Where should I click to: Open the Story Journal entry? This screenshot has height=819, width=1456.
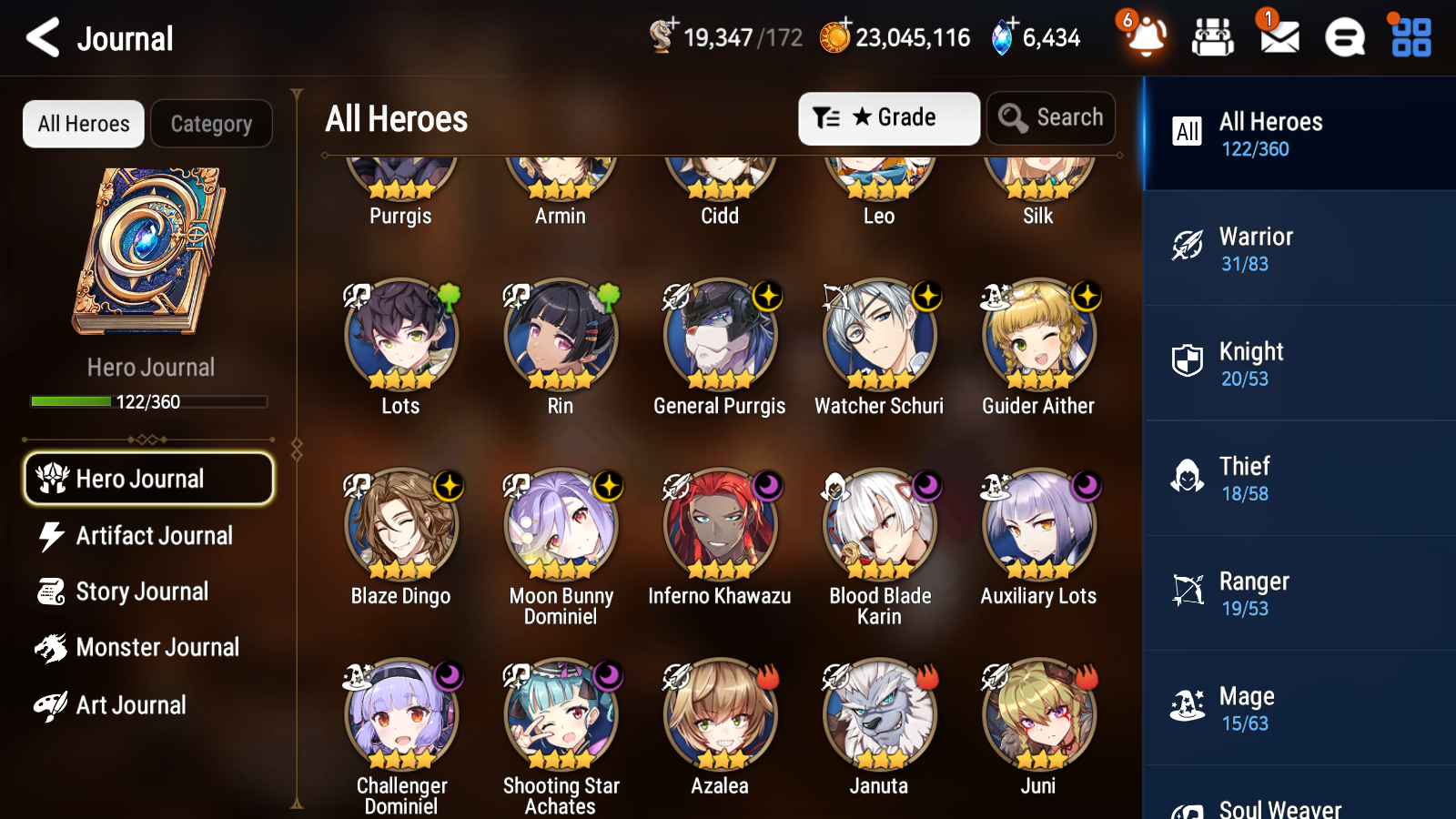(x=148, y=591)
